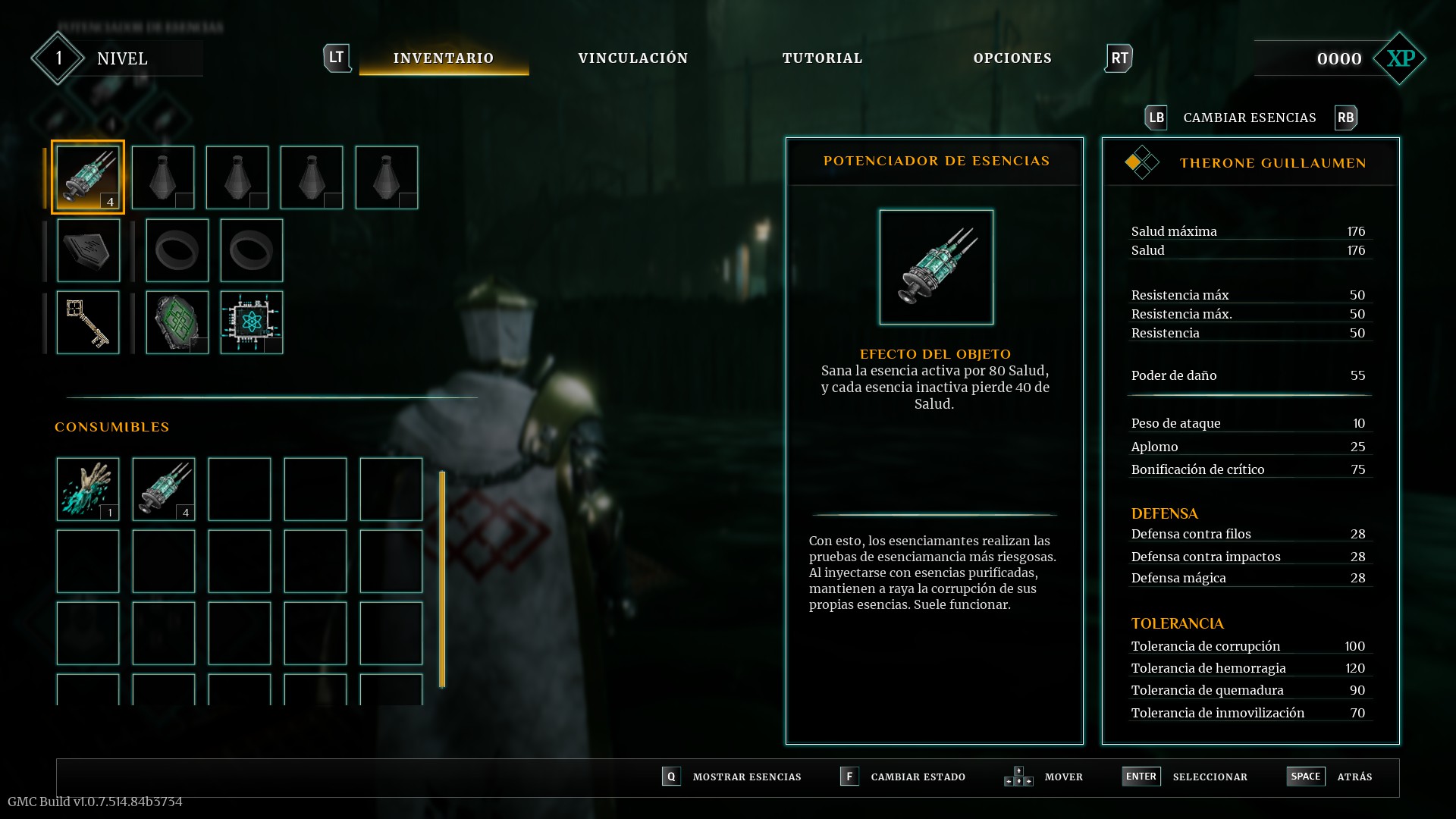Select the equipped essence booster slot
Image resolution: width=1456 pixels, height=819 pixels.
tap(88, 177)
